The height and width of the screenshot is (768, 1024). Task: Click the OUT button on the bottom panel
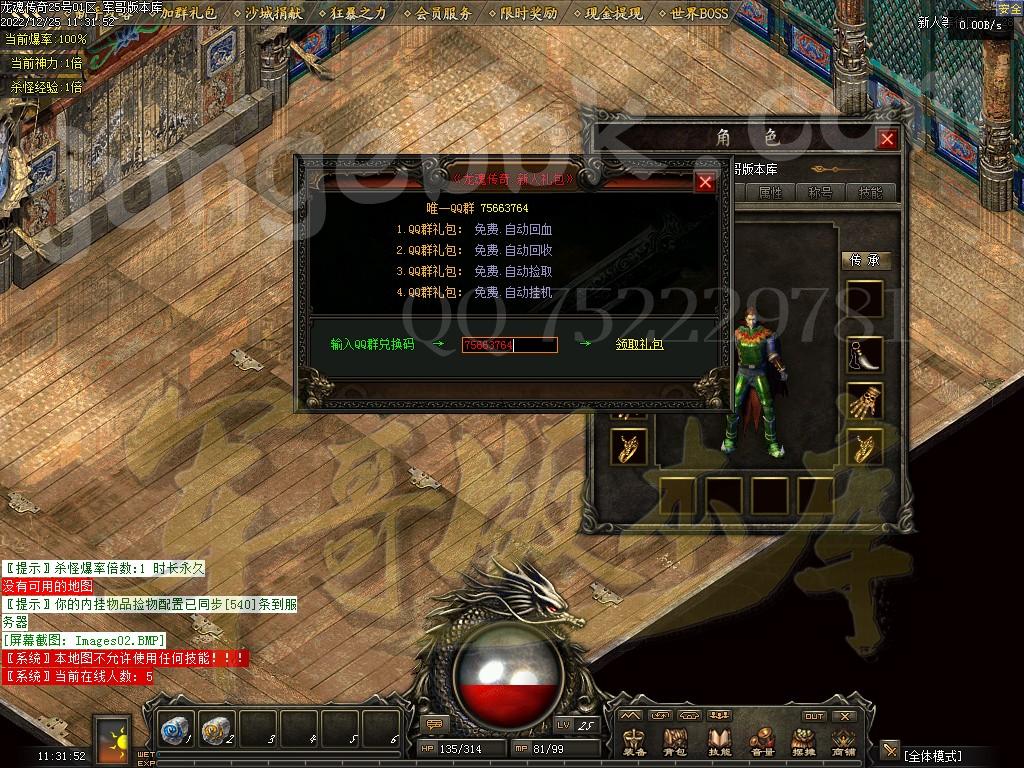(x=814, y=716)
